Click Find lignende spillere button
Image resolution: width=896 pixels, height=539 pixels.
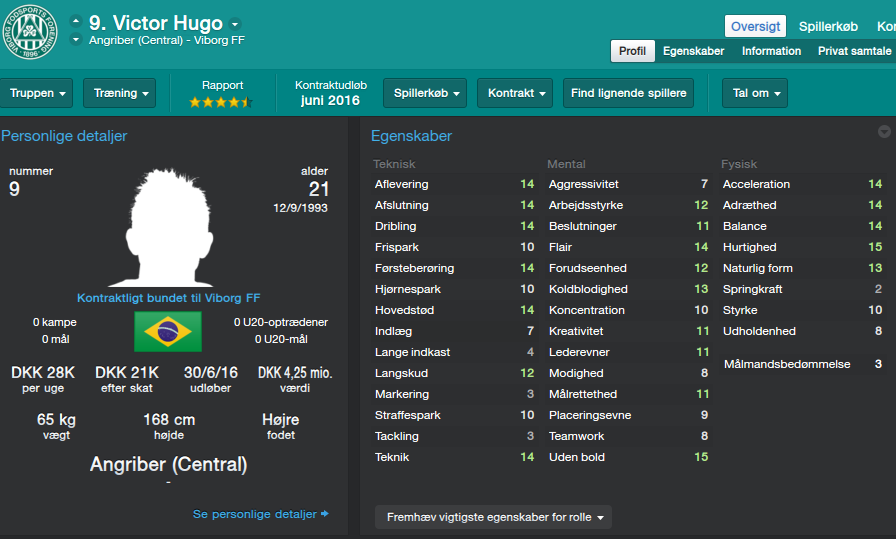click(629, 93)
